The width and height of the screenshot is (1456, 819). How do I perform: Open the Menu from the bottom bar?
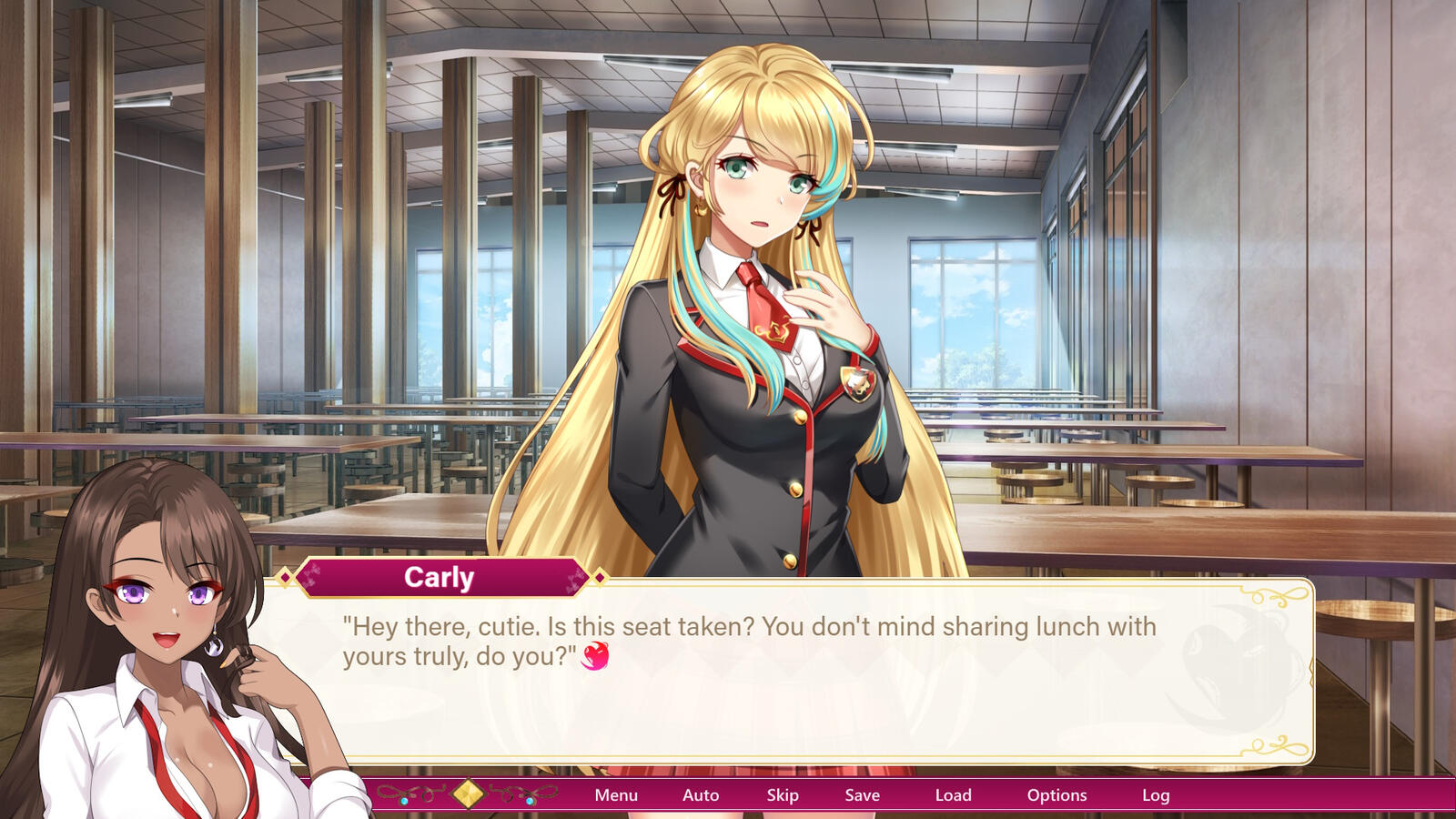pos(615,794)
